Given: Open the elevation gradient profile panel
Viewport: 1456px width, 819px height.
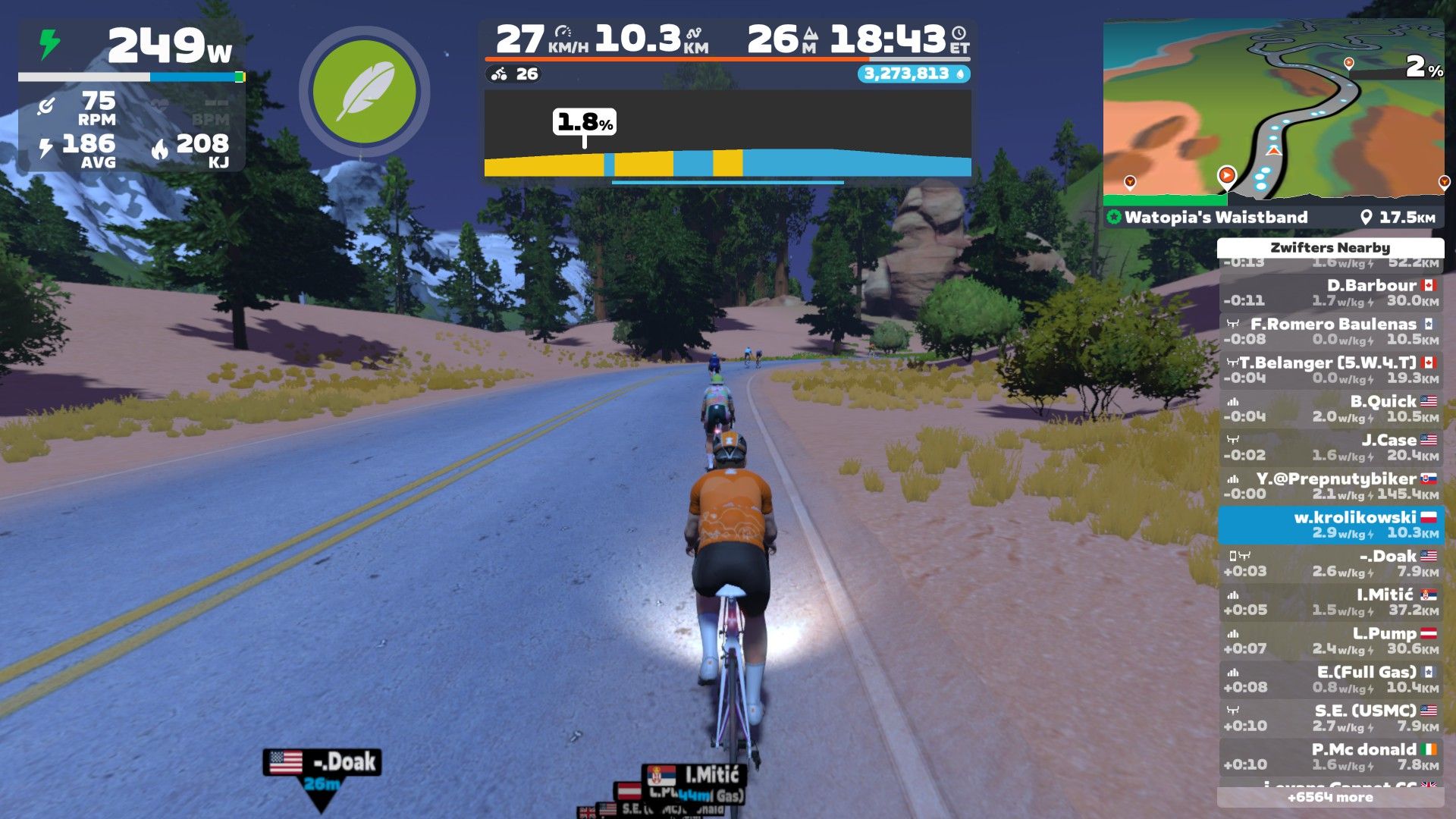Looking at the screenshot, I should pyautogui.click(x=727, y=134).
